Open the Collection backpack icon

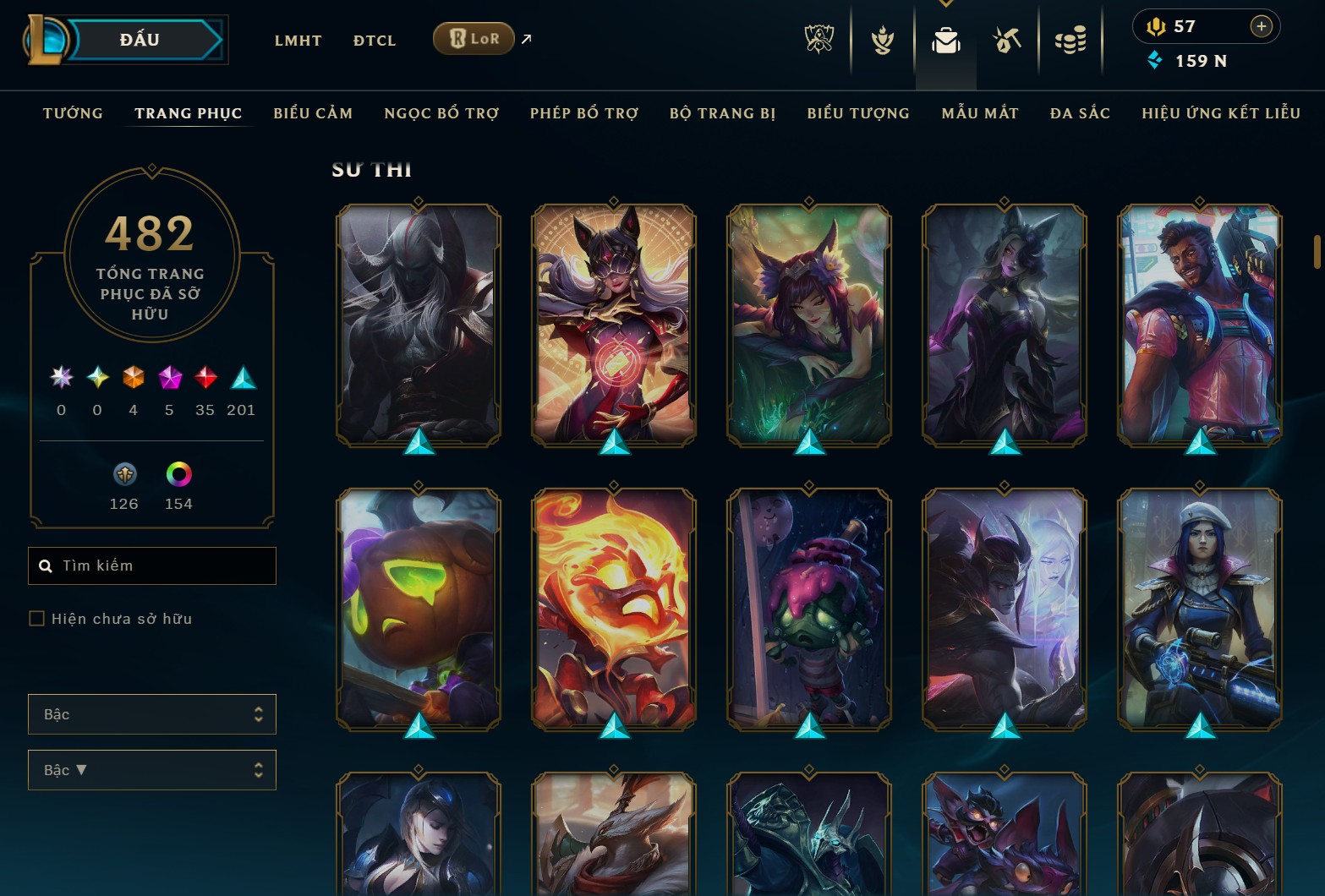[945, 39]
